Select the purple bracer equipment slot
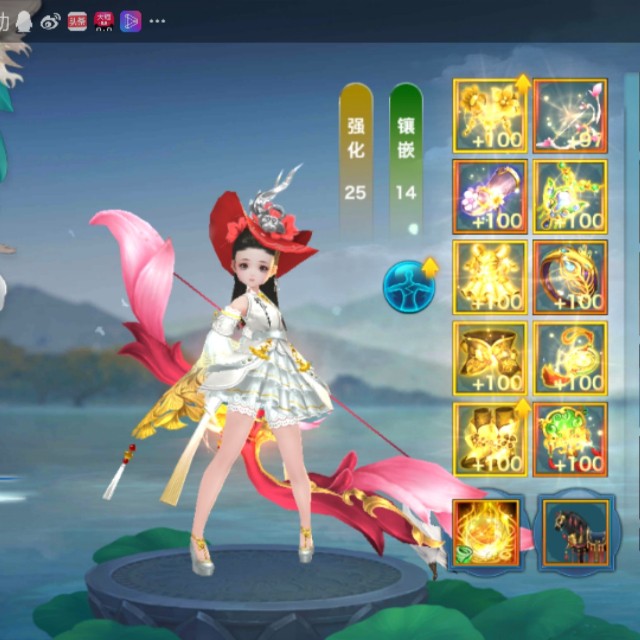 [490, 196]
